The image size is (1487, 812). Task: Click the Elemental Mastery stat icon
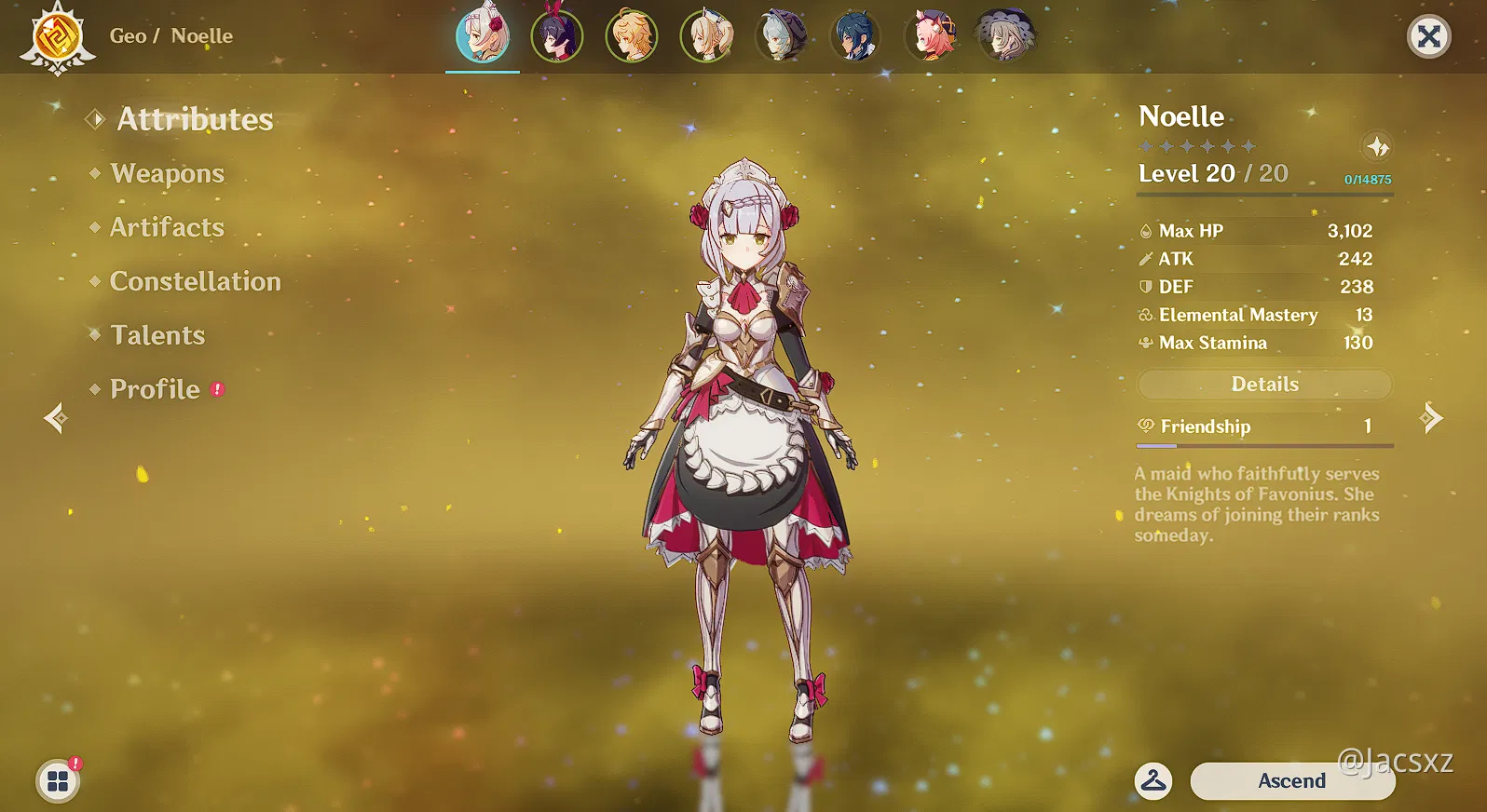(x=1145, y=315)
